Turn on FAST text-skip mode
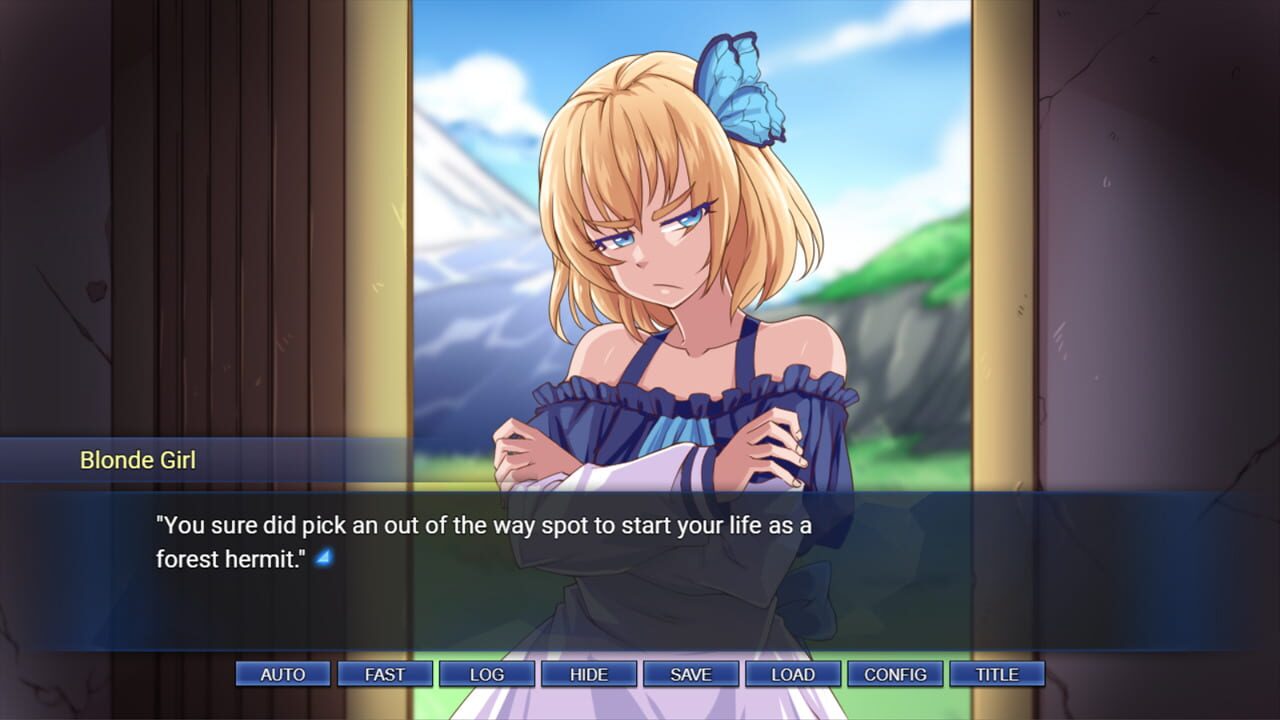Image resolution: width=1280 pixels, height=720 pixels. pos(385,674)
